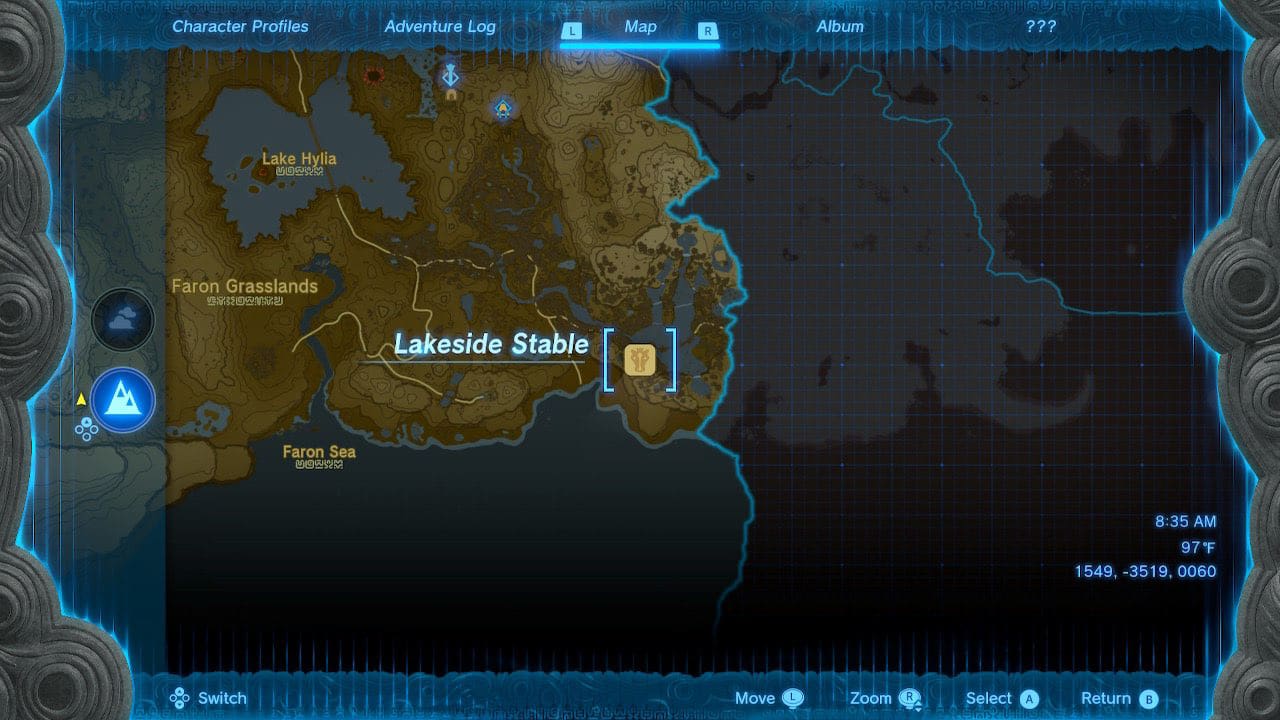Screen dimensions: 1280x720
Task: Click the right-stick Zoom icon
Action: click(910, 697)
